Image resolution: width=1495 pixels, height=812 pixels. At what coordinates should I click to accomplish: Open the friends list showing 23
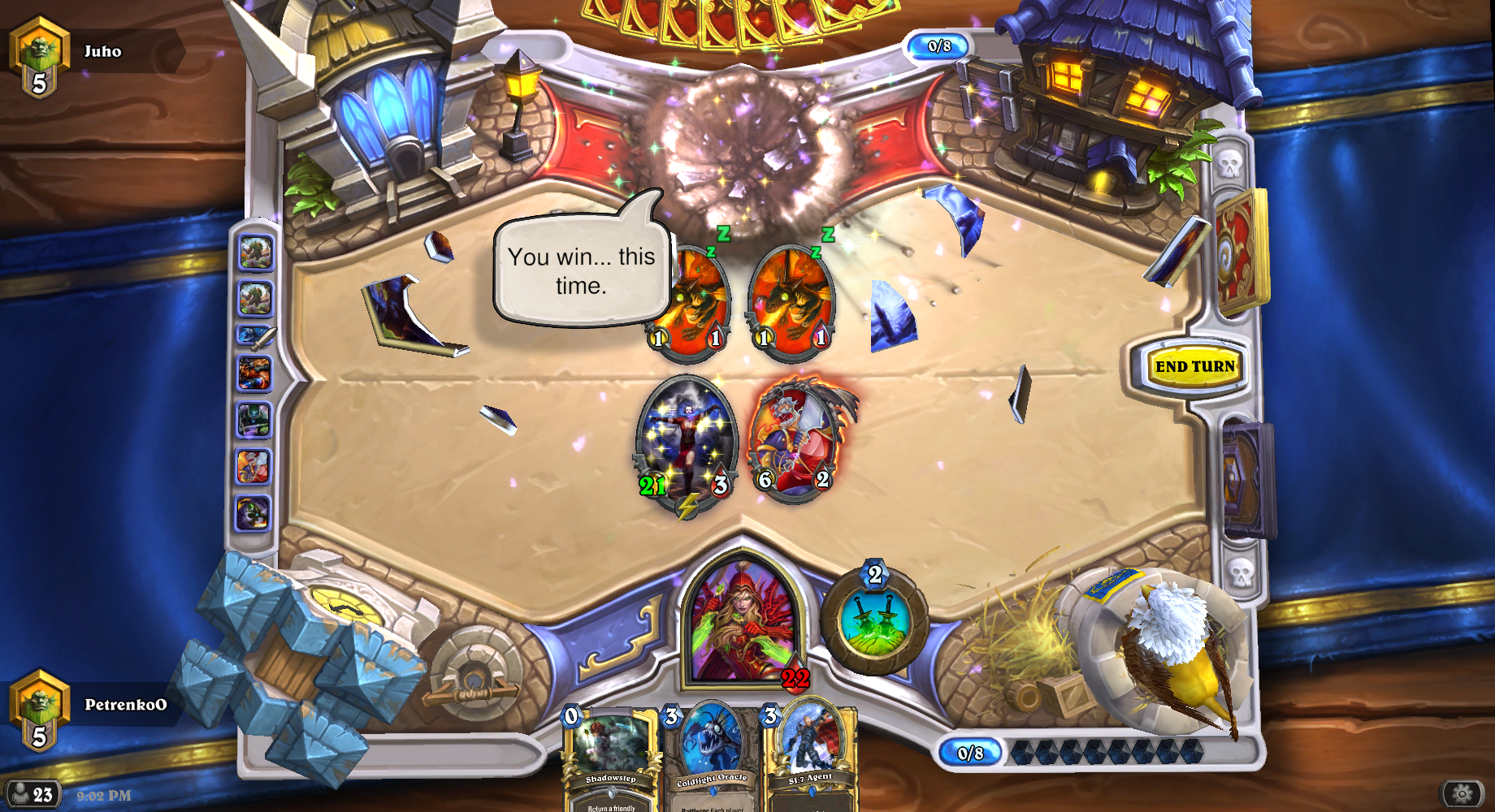32,794
